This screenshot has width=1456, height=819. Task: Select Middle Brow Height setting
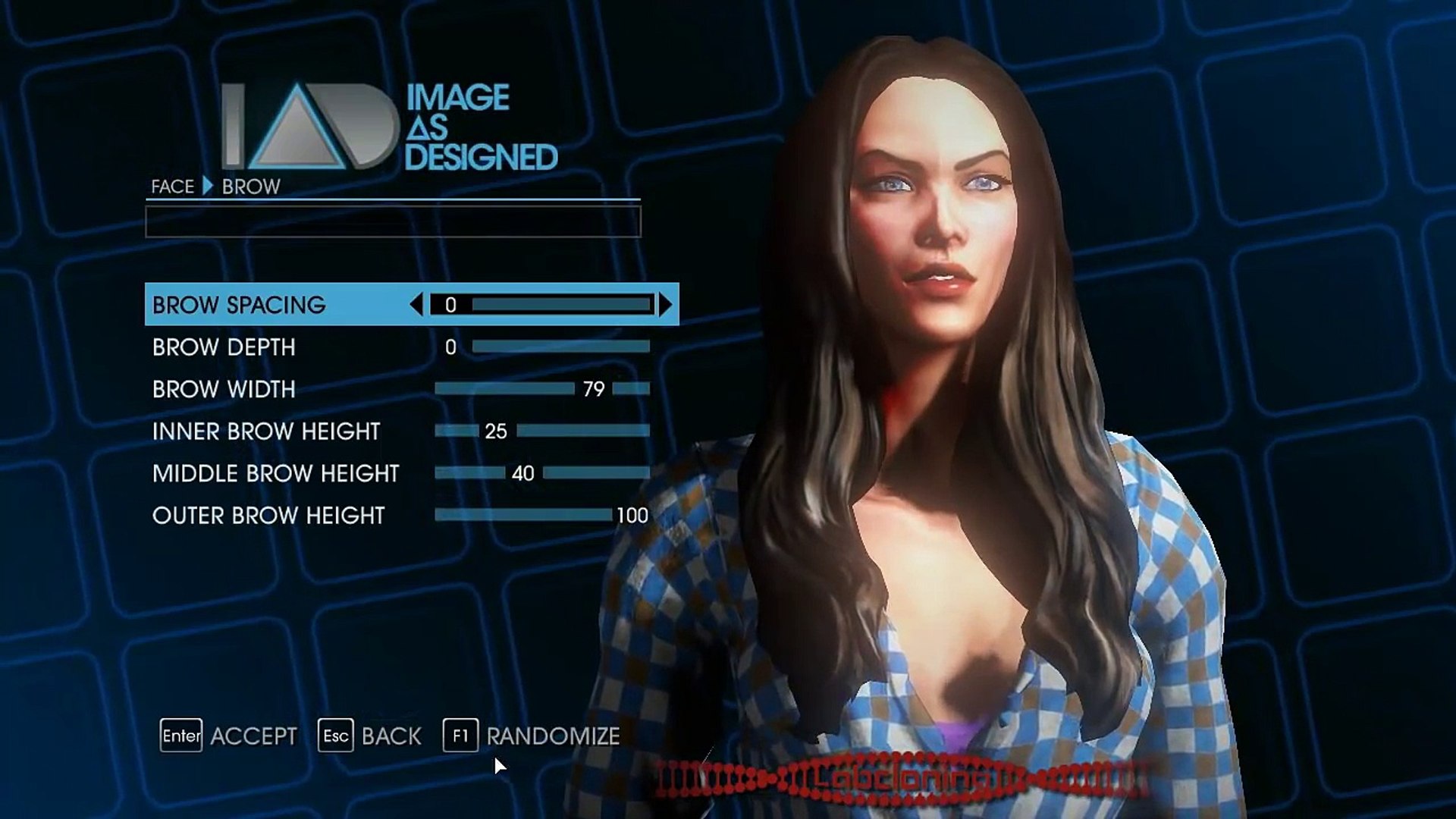pos(275,473)
